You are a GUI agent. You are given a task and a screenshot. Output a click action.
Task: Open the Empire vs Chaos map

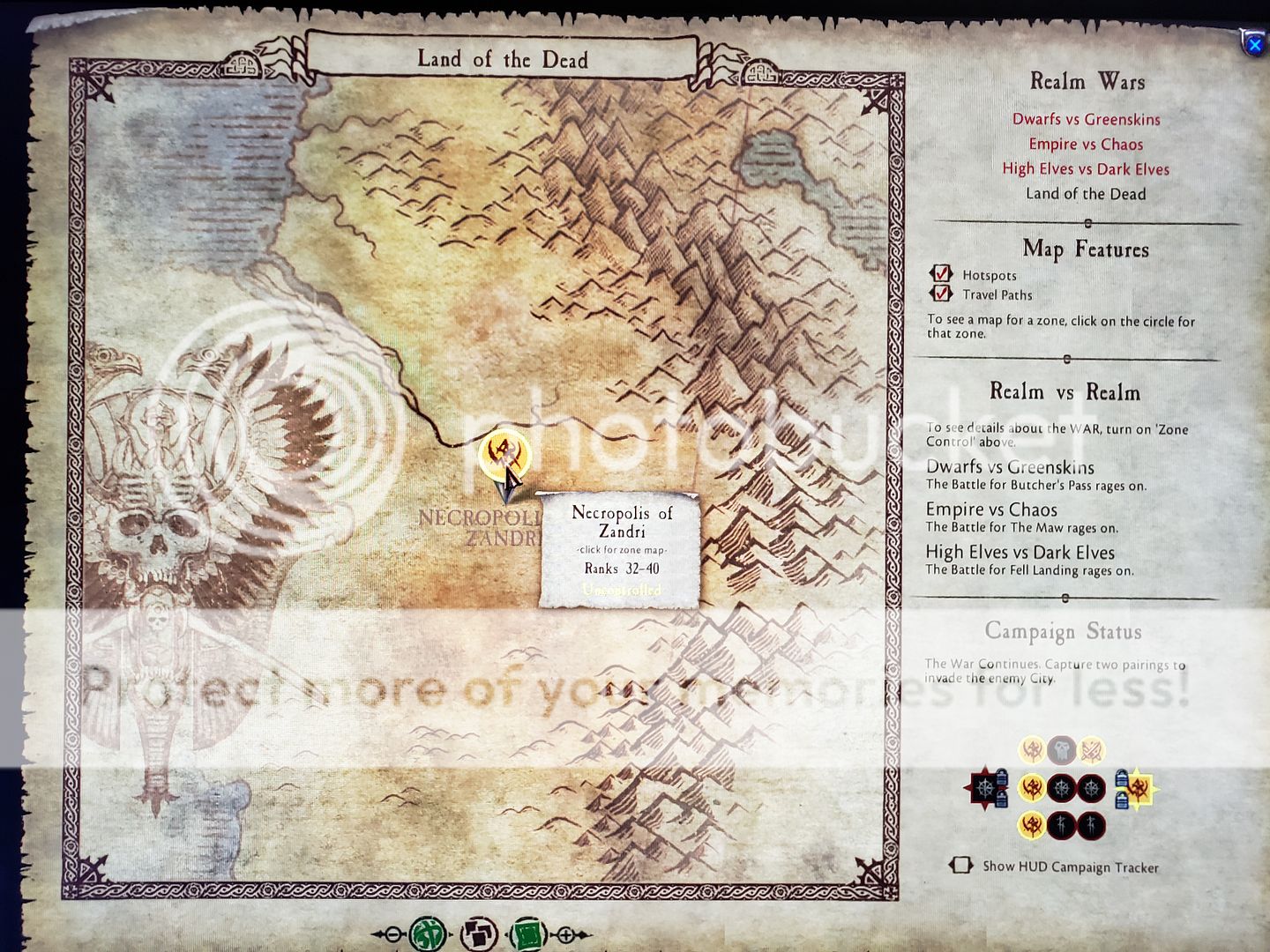(1086, 144)
